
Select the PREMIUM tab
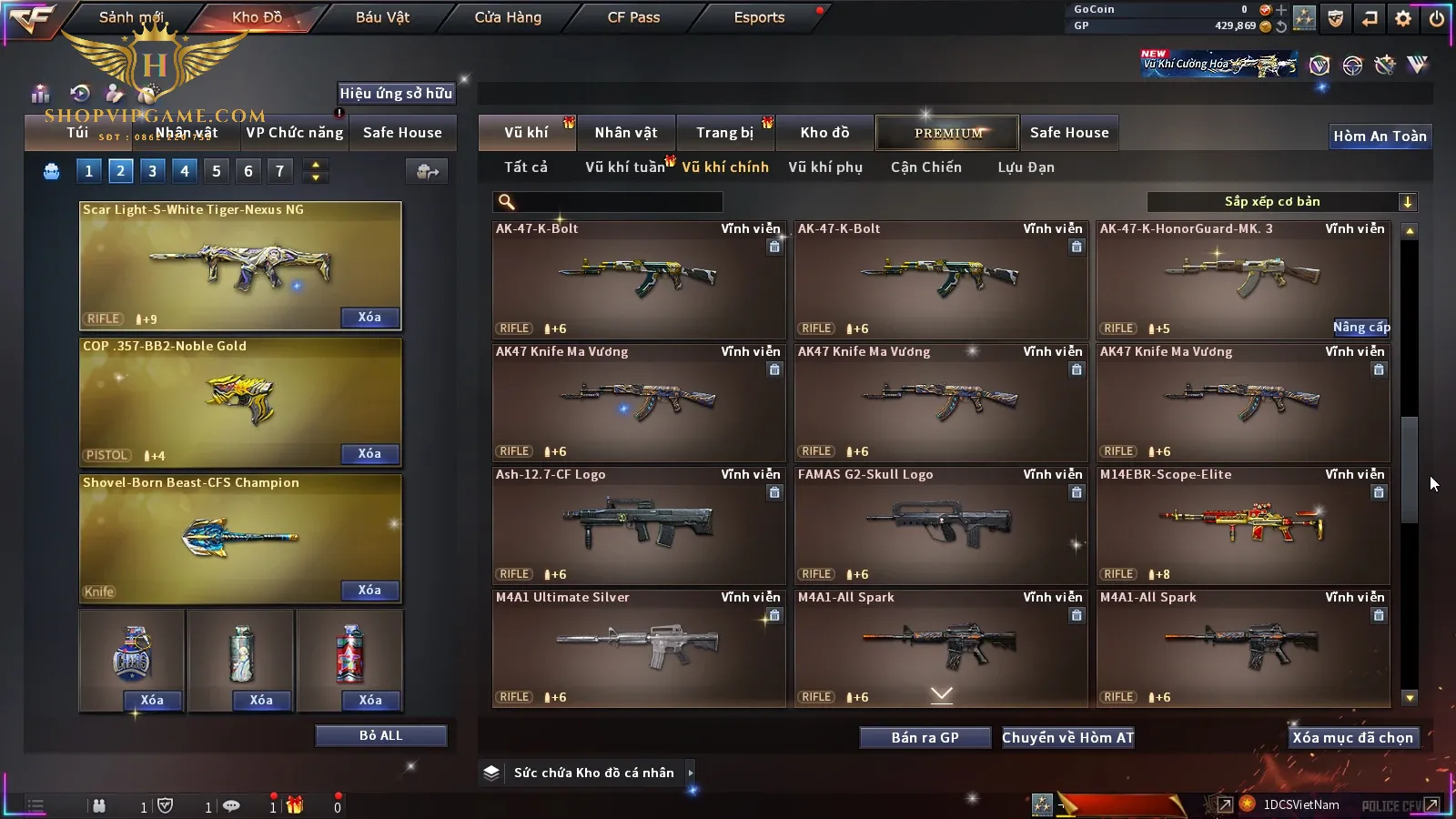pyautogui.click(x=947, y=133)
